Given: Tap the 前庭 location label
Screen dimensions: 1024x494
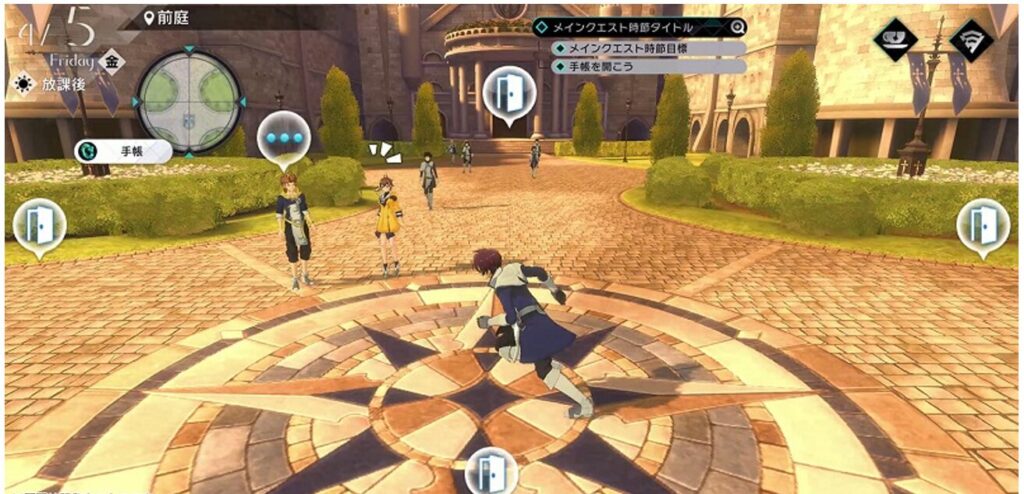Looking at the screenshot, I should 167,18.
